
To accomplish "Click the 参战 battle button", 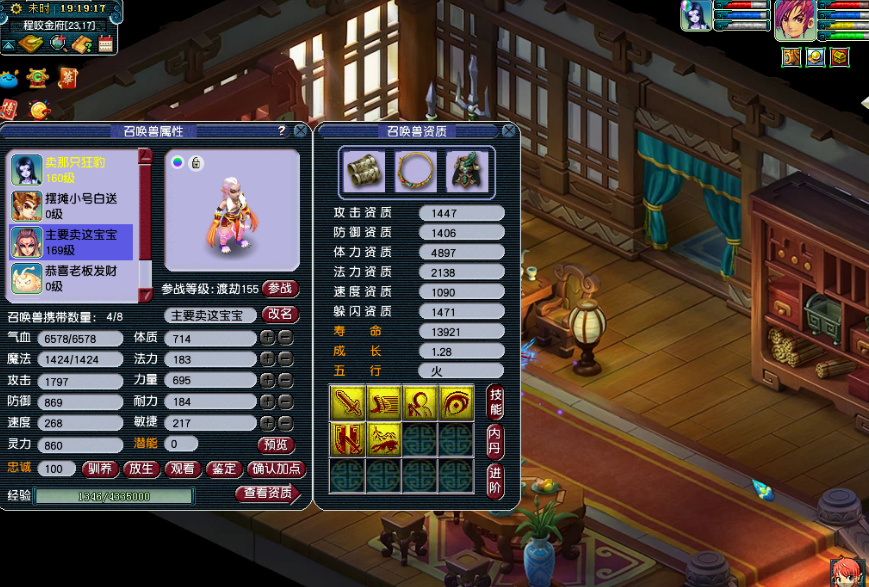I will pyautogui.click(x=281, y=288).
